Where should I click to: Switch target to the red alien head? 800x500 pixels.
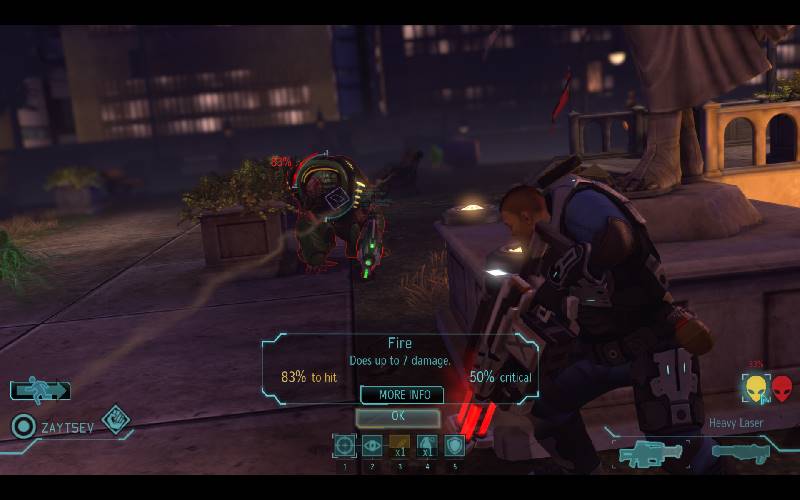point(781,388)
